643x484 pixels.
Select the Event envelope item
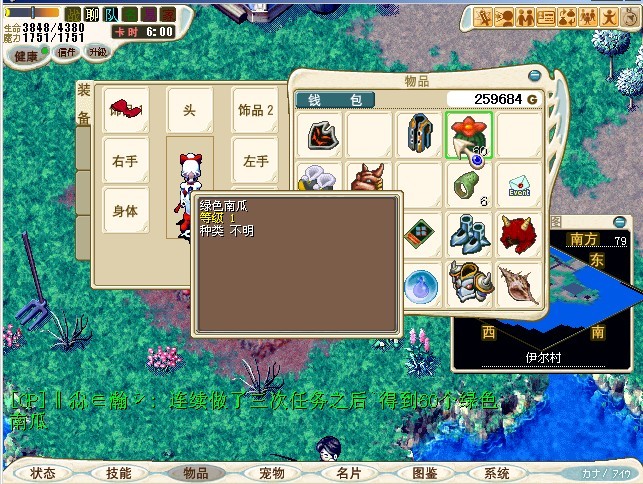[x=518, y=184]
